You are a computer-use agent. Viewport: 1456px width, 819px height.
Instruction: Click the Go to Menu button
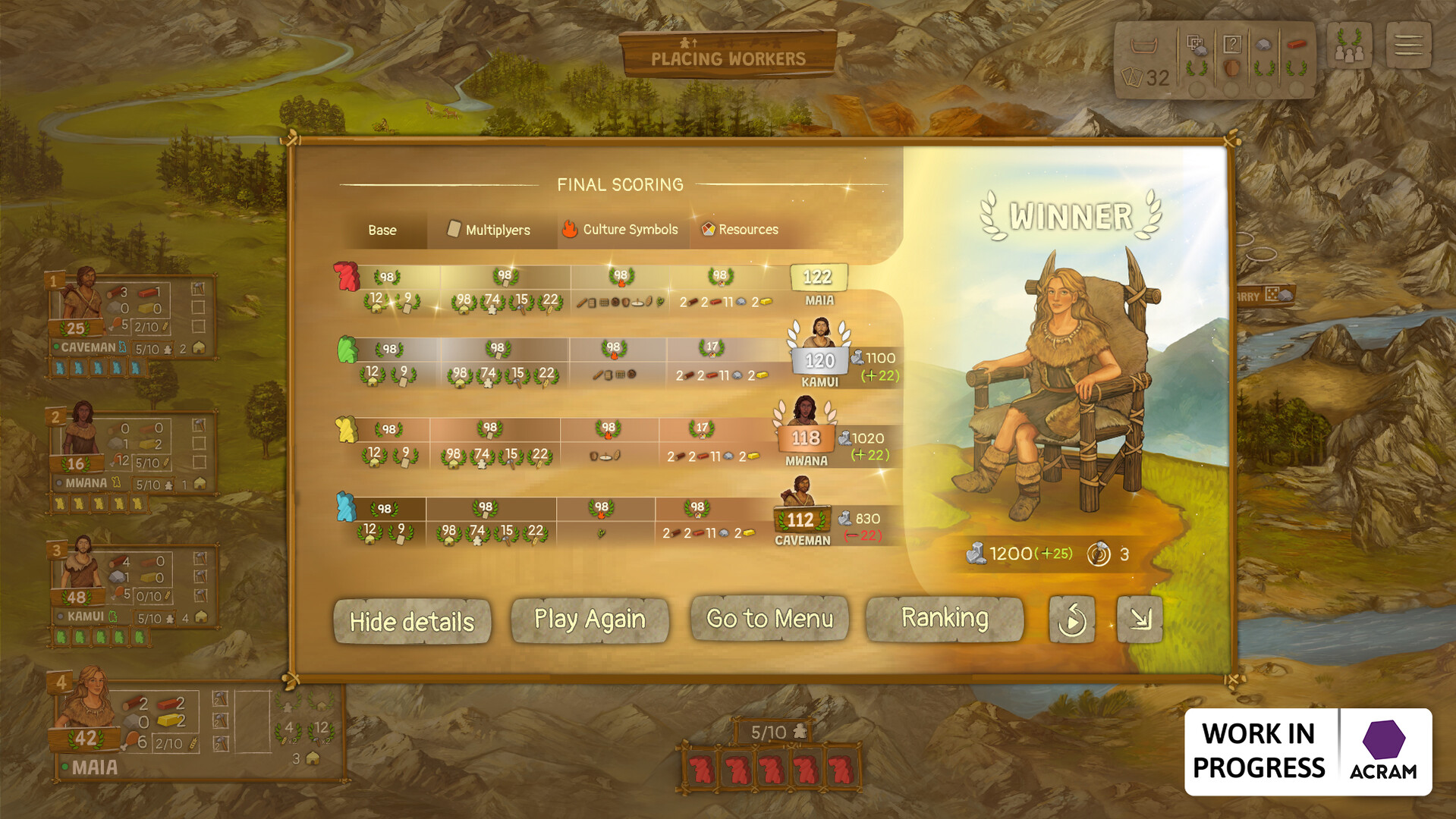[x=769, y=620]
